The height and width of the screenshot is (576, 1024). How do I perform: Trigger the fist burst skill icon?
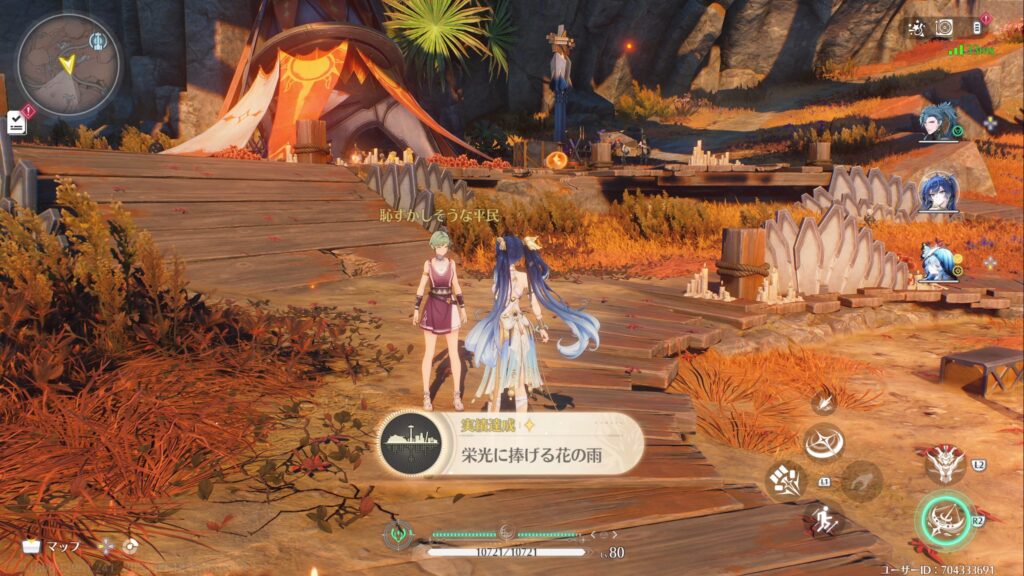point(785,480)
